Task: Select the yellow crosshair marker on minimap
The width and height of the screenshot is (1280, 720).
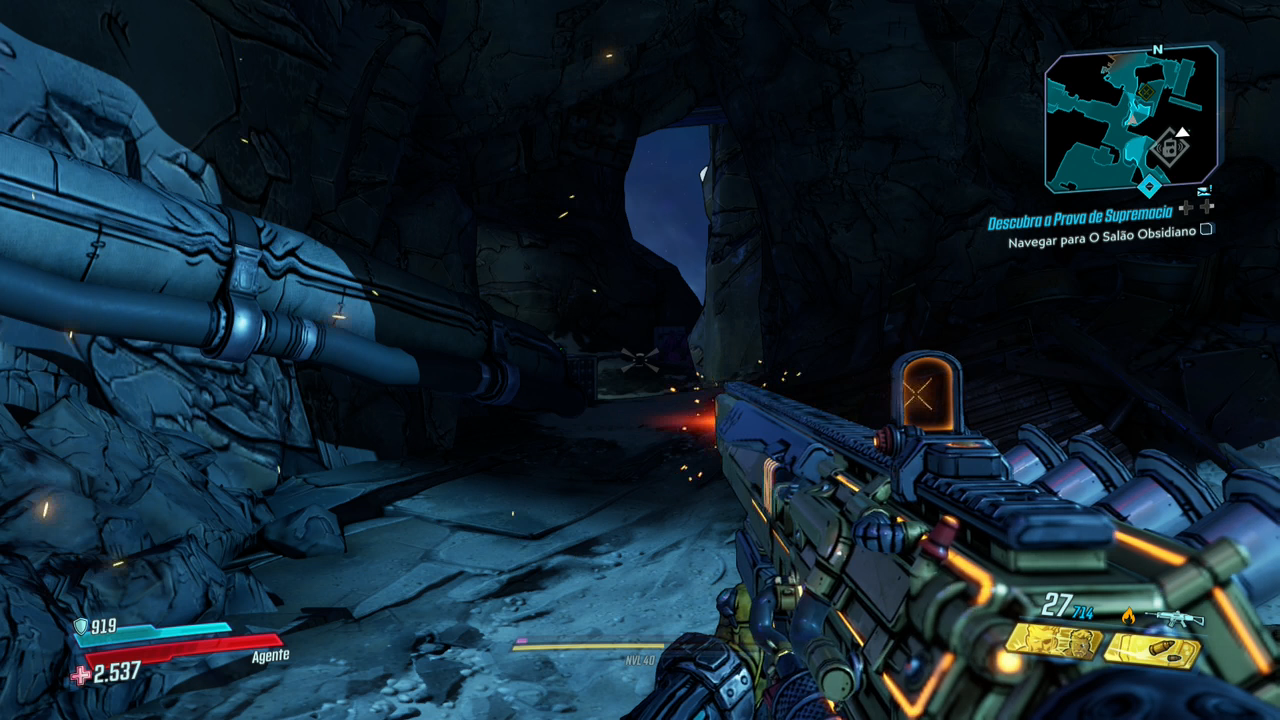Action: tap(1145, 92)
